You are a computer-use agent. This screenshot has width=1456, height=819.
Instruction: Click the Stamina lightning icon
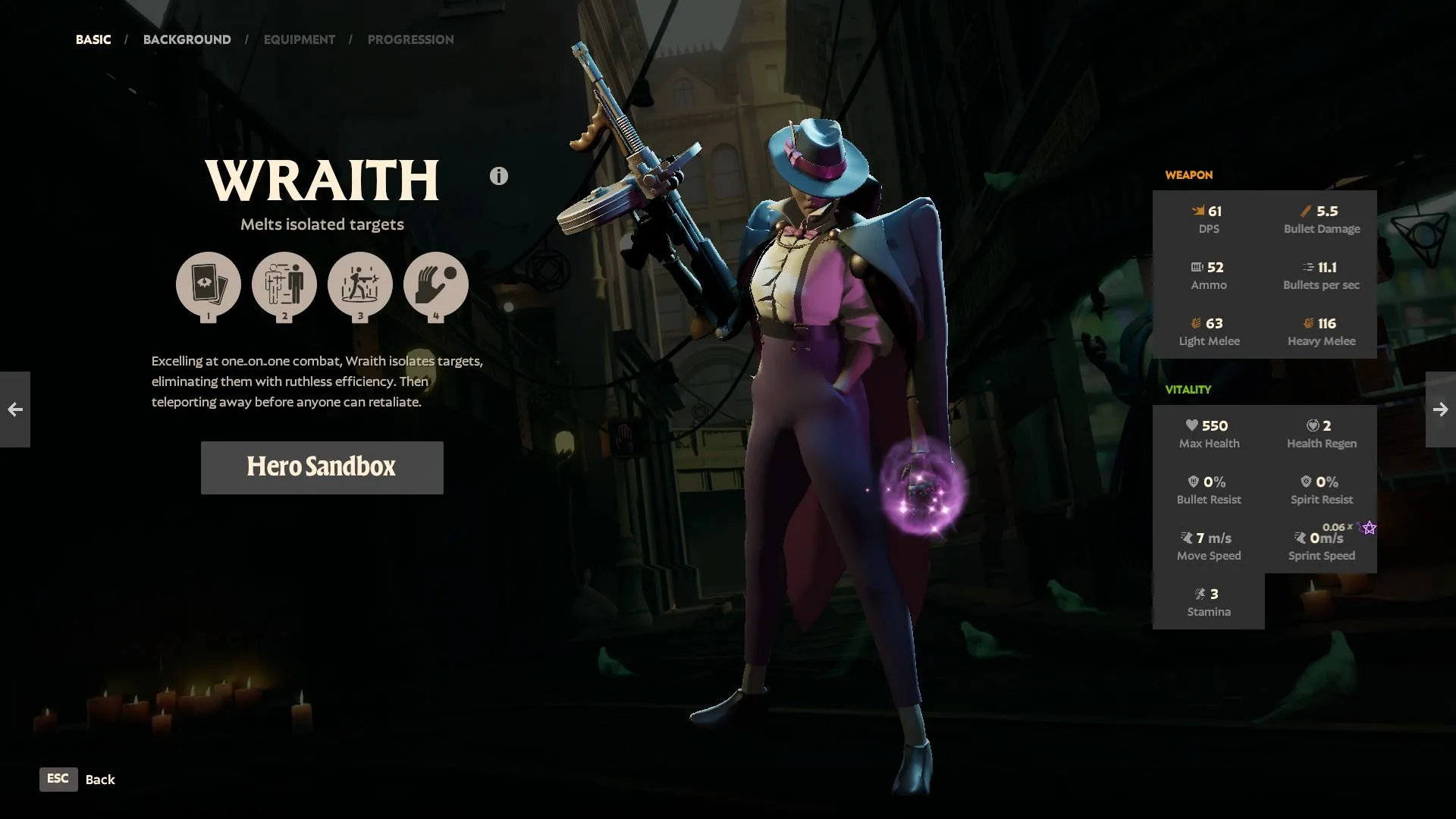[1200, 593]
